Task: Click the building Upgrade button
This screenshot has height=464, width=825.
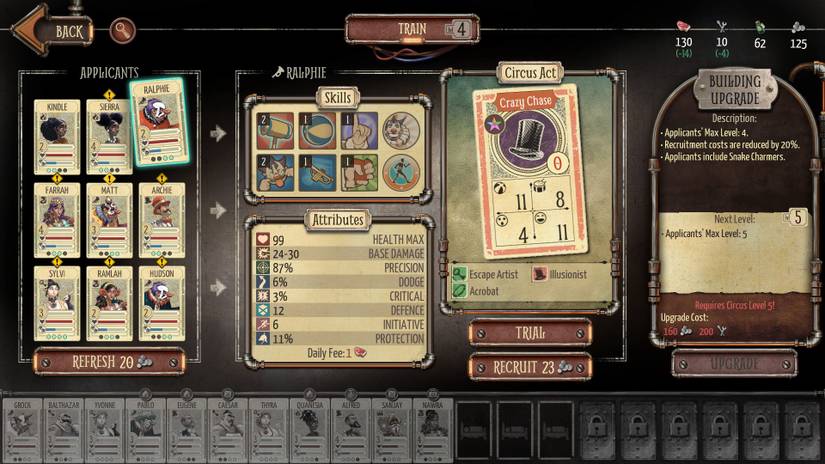Action: click(x=735, y=363)
